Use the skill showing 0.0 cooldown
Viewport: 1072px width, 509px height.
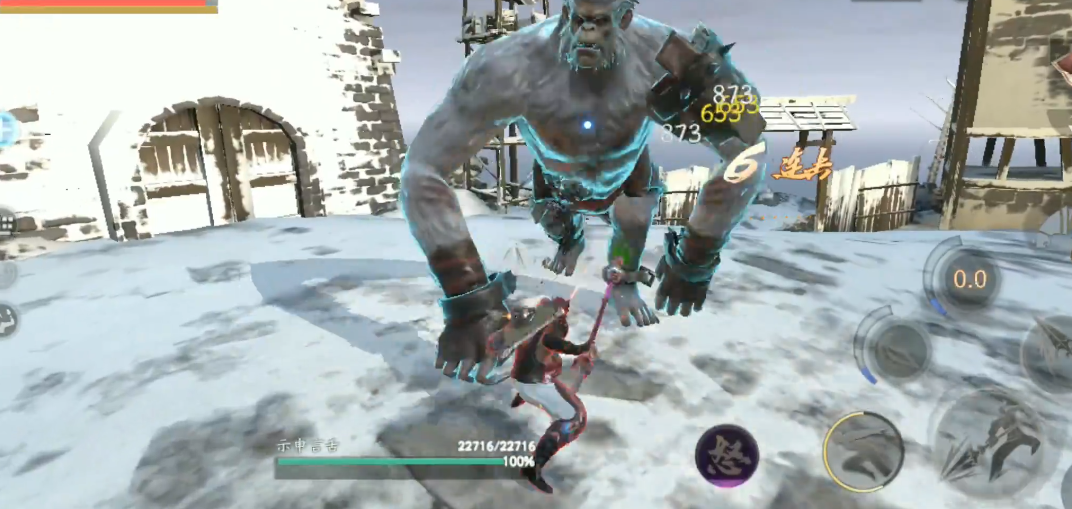[968, 279]
